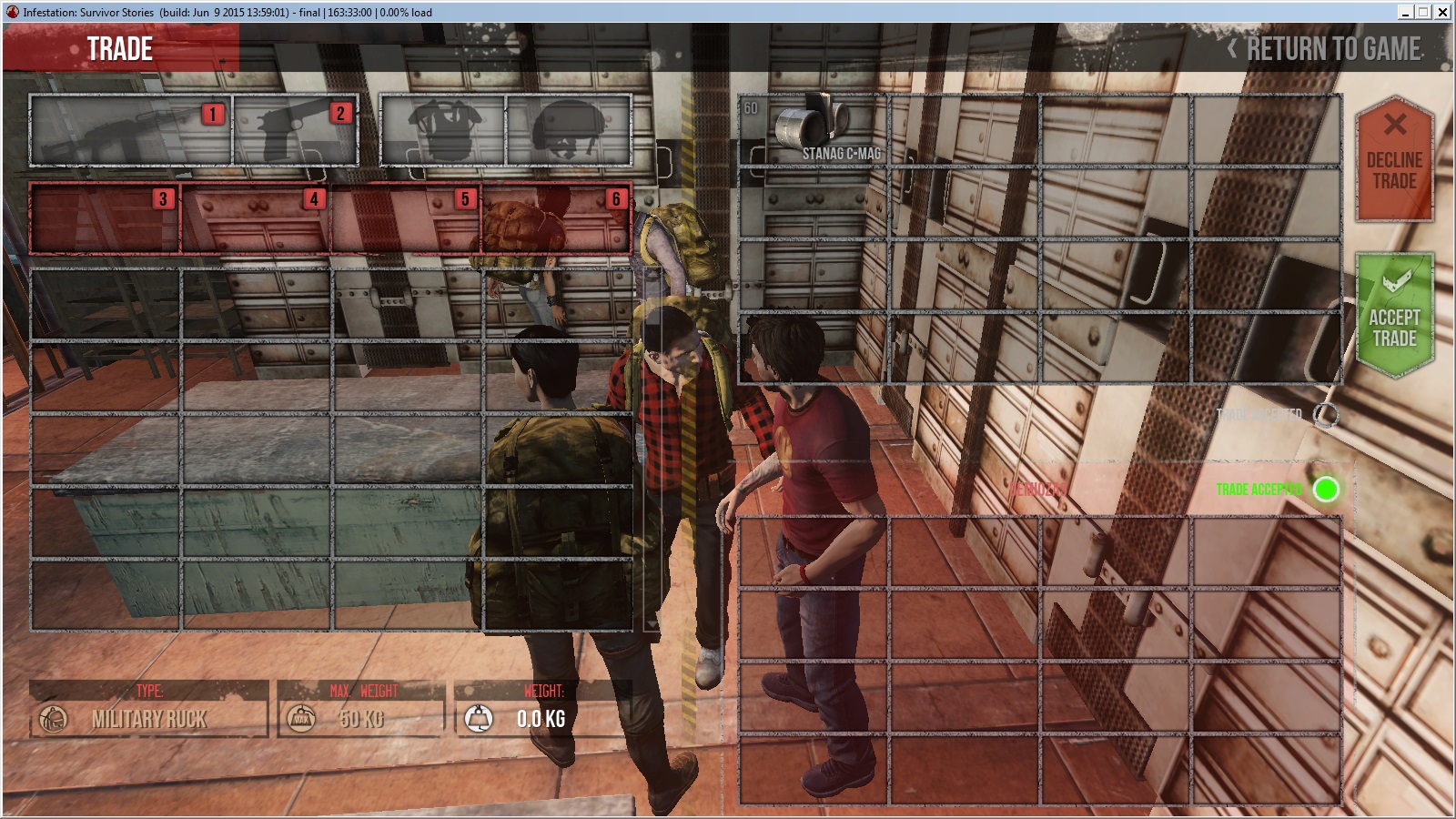Viewport: 1456px width, 819px height.
Task: Select quick slot 5
Action: point(407,218)
